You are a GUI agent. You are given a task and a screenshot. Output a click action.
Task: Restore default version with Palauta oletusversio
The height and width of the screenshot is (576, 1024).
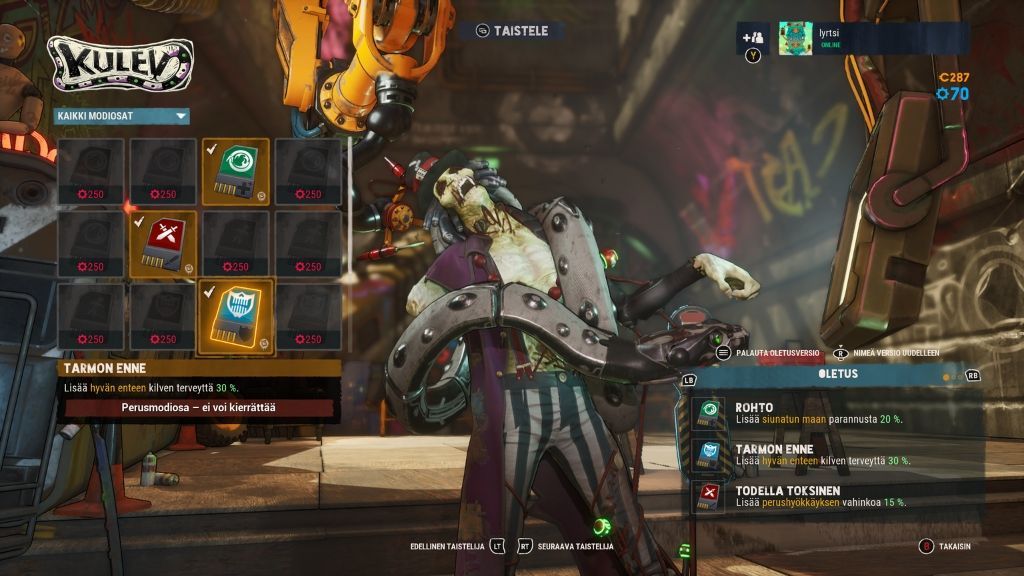[x=769, y=353]
